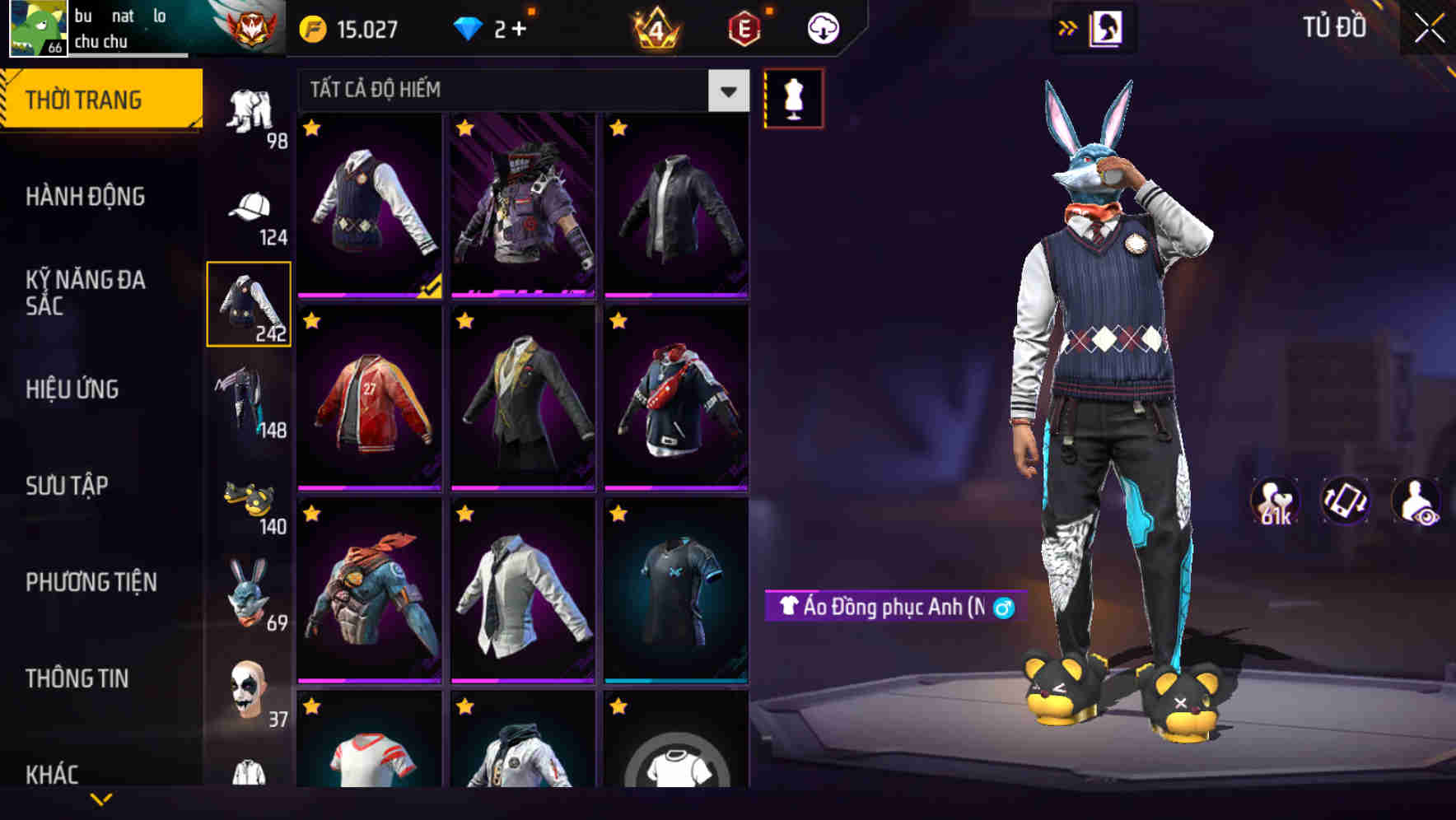Collapse the sidebar with the bottom chevron
Viewport: 1456px width, 820px height.
coord(100,797)
